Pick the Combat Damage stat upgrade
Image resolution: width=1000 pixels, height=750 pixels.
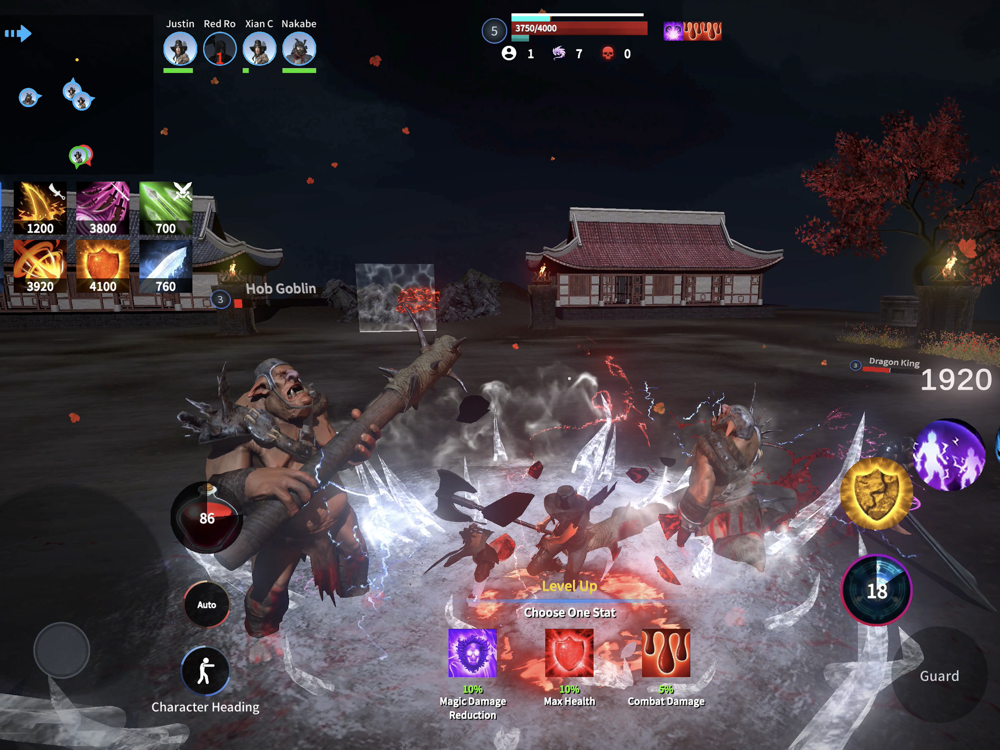[666, 654]
